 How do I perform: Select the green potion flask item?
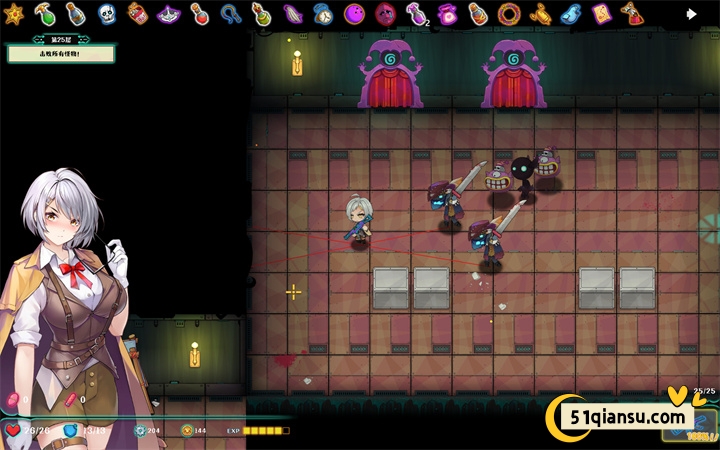pos(44,13)
